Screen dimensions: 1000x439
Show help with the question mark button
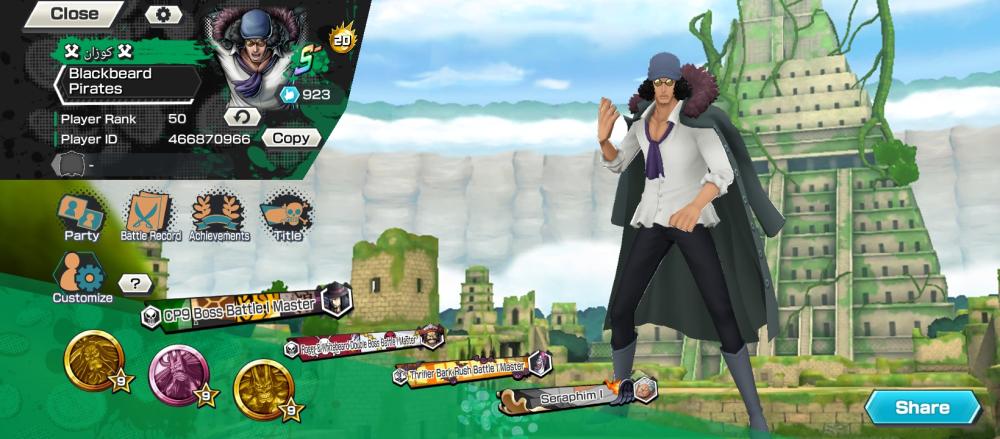point(135,284)
